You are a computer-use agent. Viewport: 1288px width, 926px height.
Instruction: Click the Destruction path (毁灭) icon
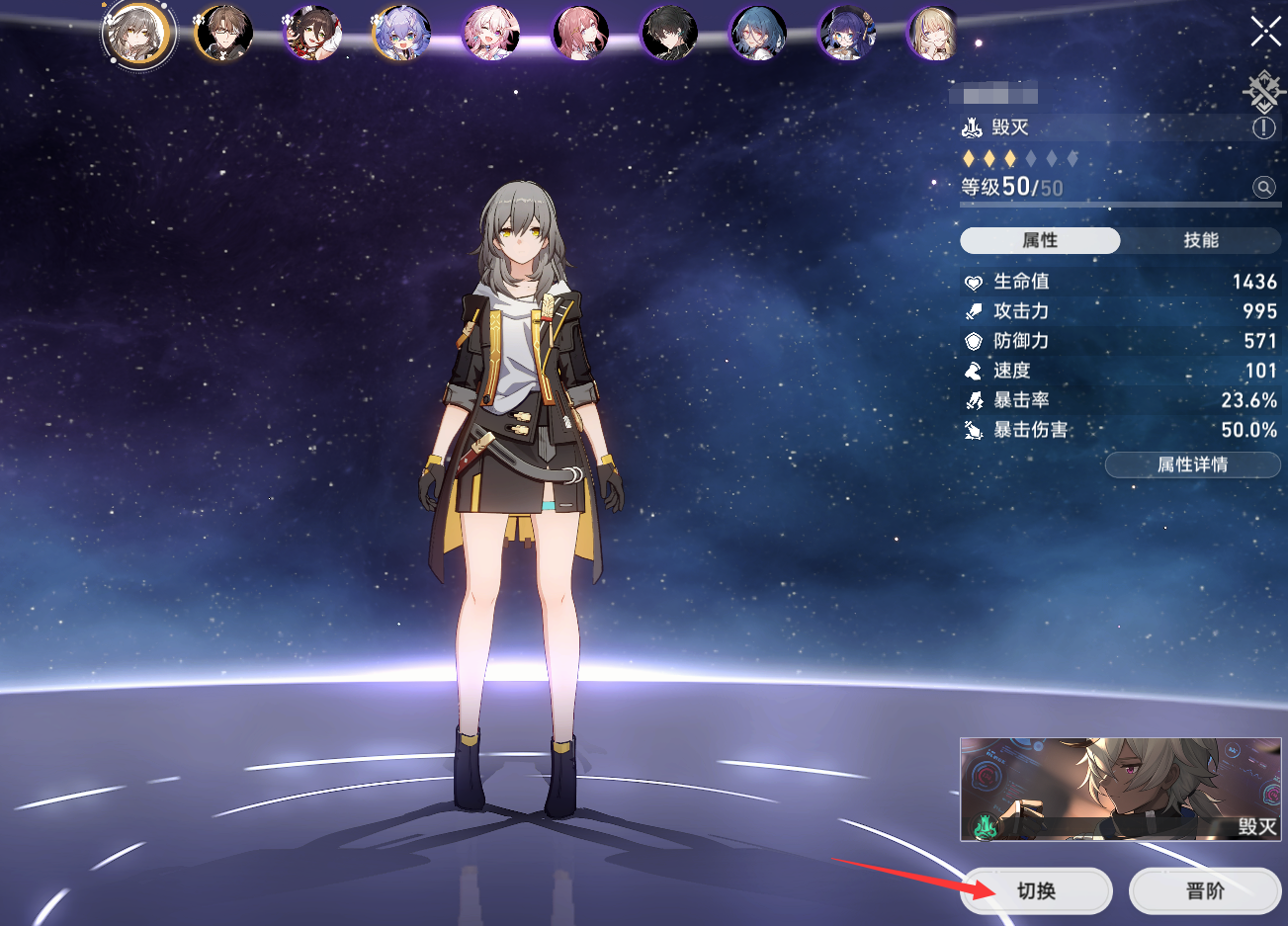[x=974, y=126]
